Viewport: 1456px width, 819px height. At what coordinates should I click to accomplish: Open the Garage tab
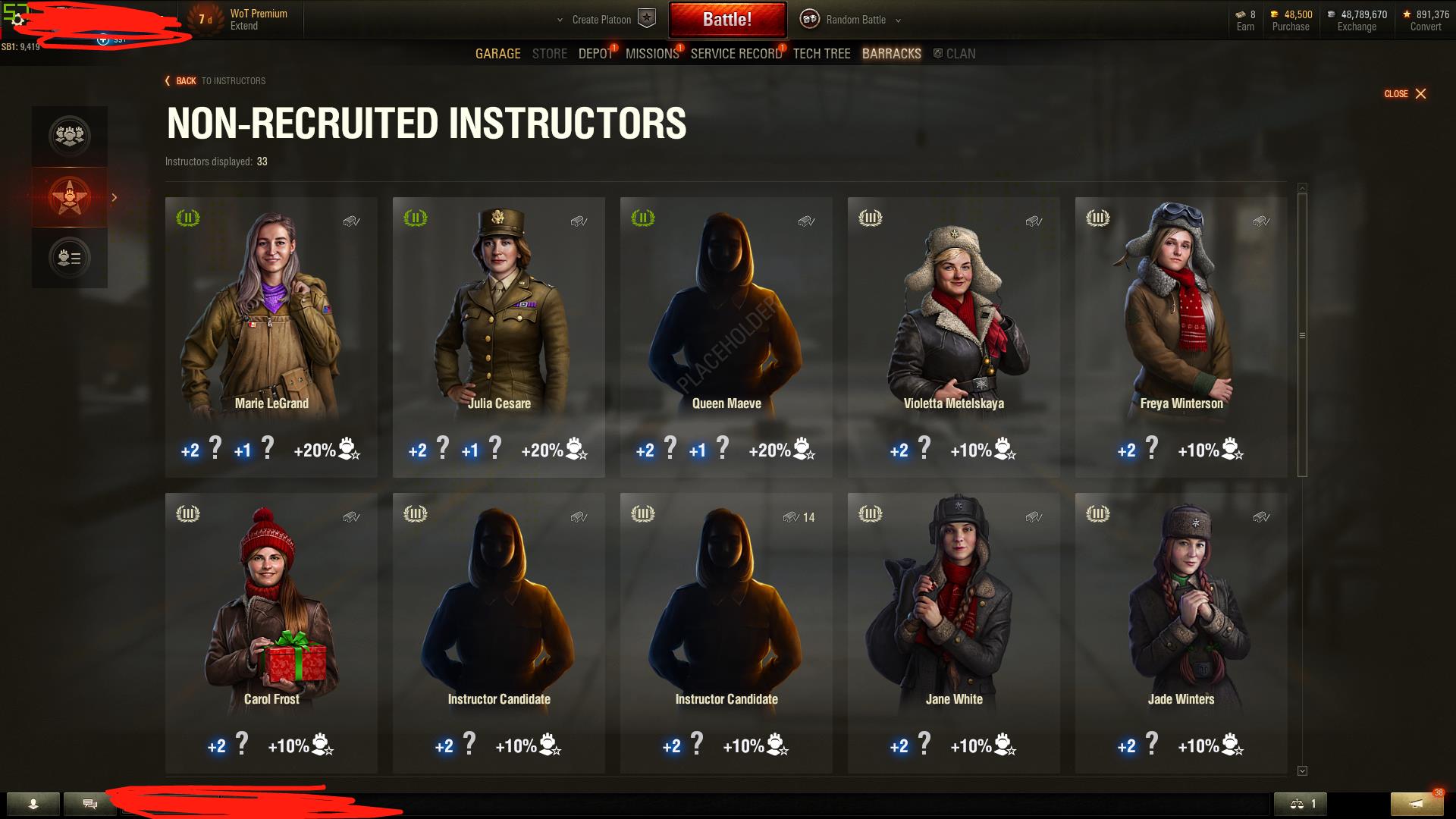(x=497, y=54)
